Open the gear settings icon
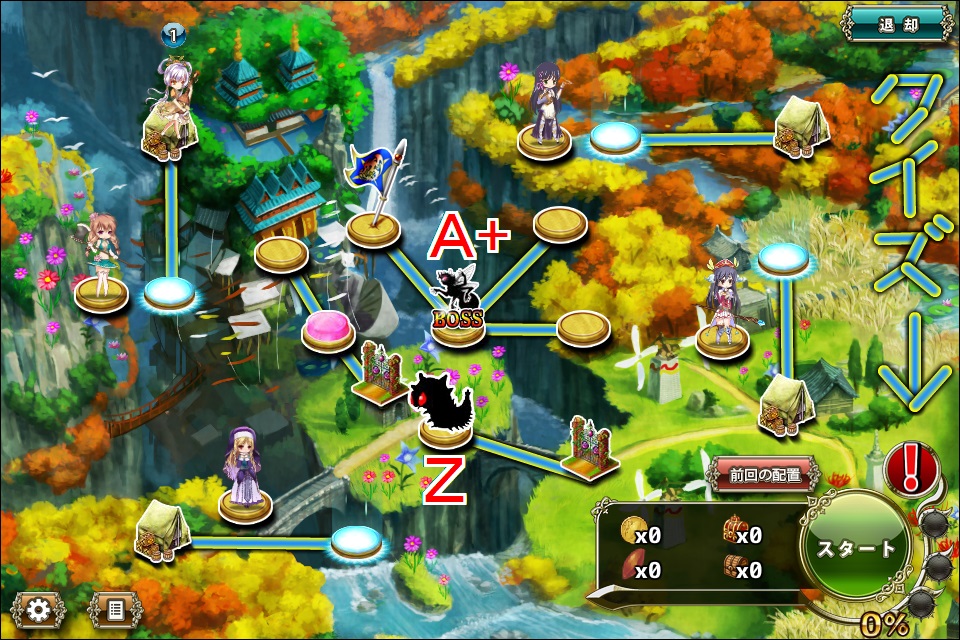Screen dimensions: 960x640 tap(39, 608)
